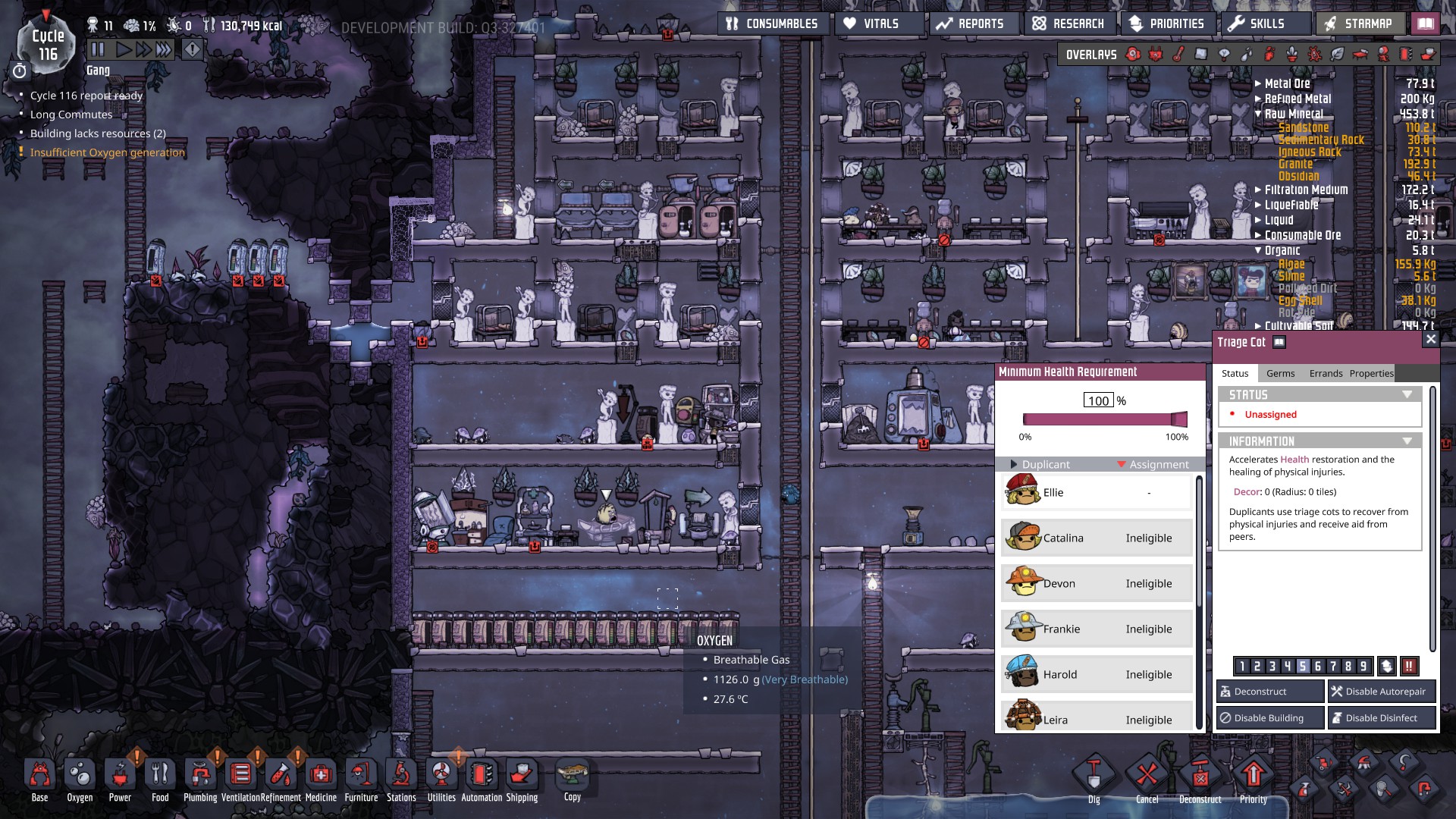Show the colony Reports
Viewport: 1456px width, 819px height.
click(971, 24)
